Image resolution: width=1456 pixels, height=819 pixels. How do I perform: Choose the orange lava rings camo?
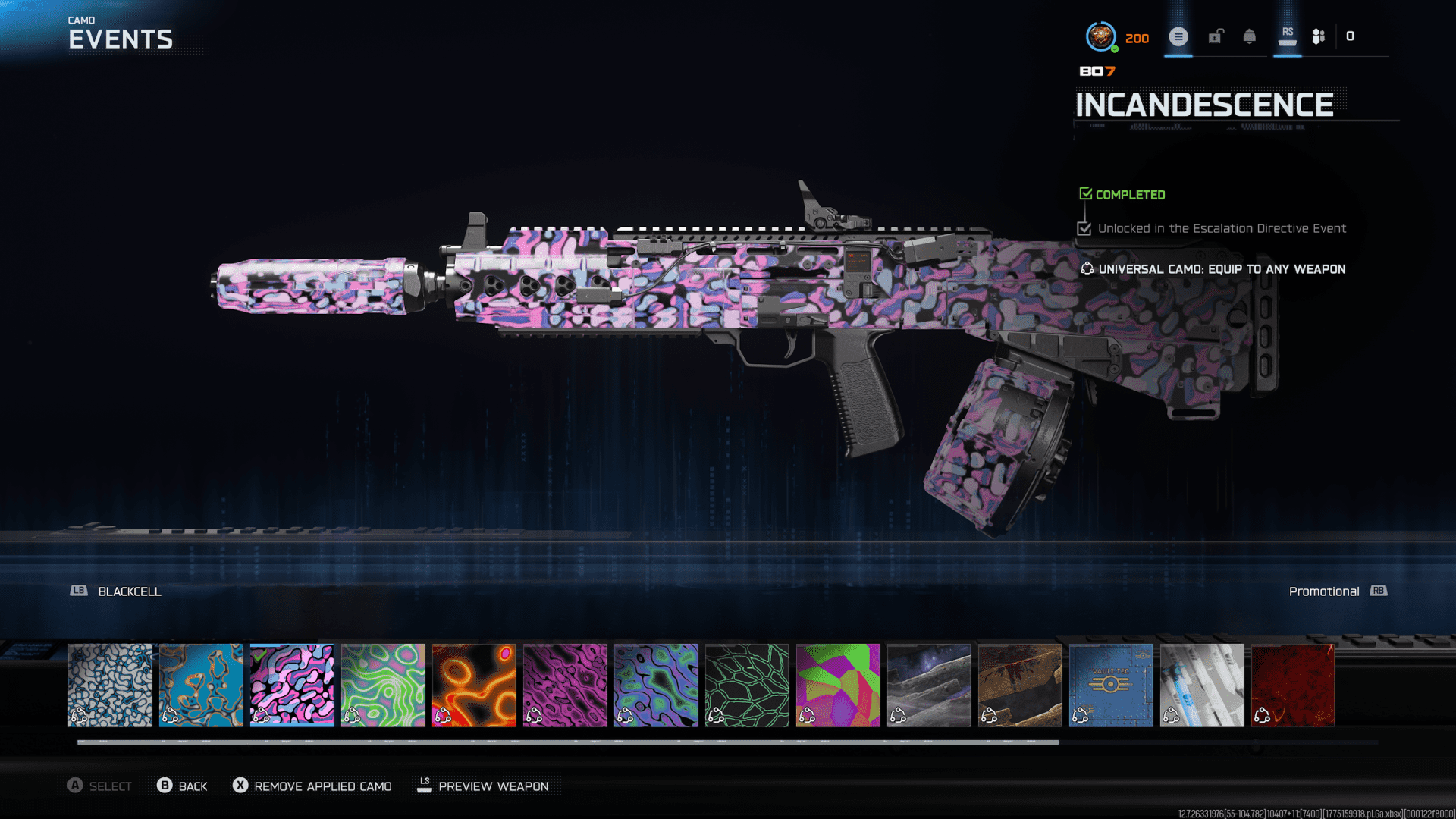point(474,686)
